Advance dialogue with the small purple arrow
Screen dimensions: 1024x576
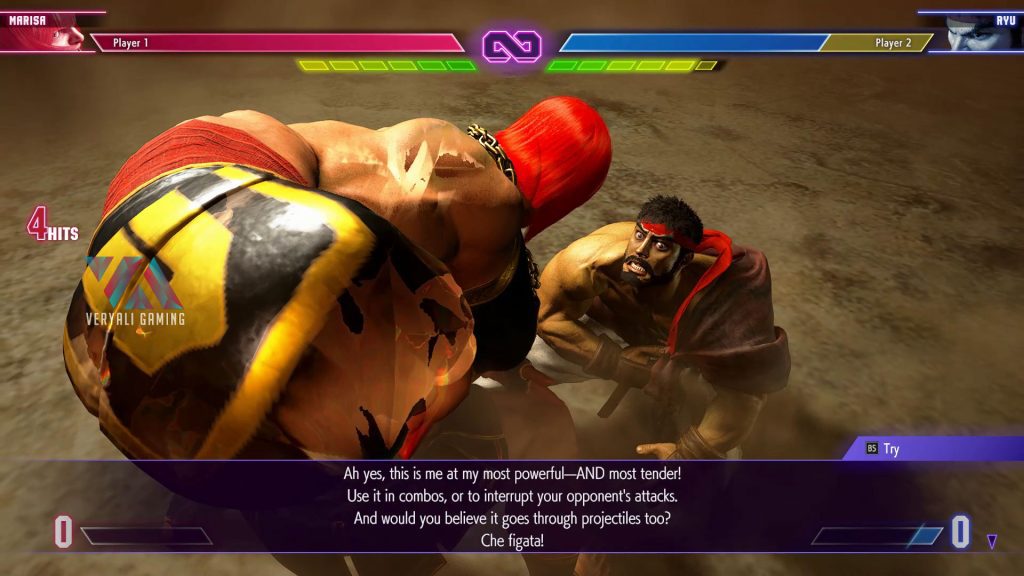991,542
